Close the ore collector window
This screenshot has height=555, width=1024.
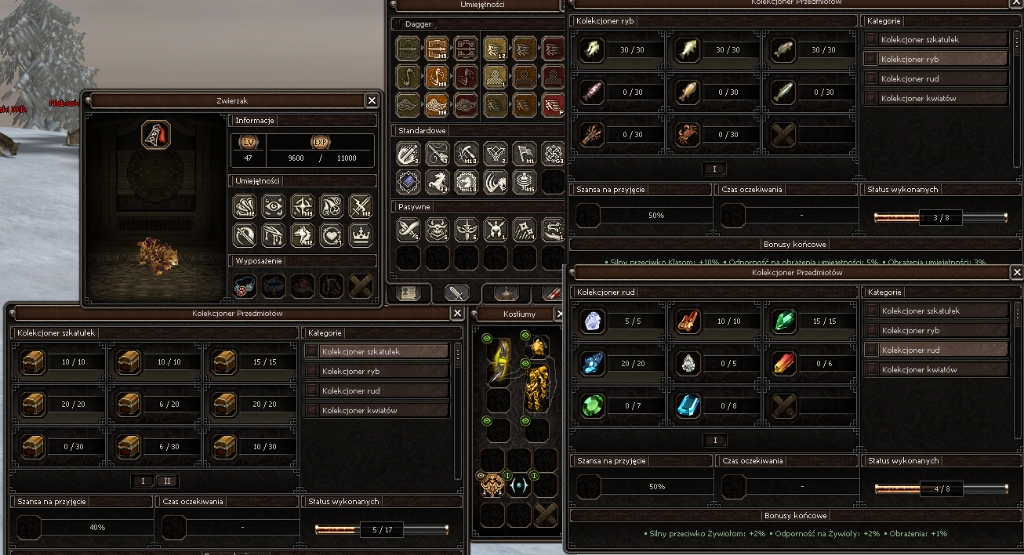click(1016, 272)
